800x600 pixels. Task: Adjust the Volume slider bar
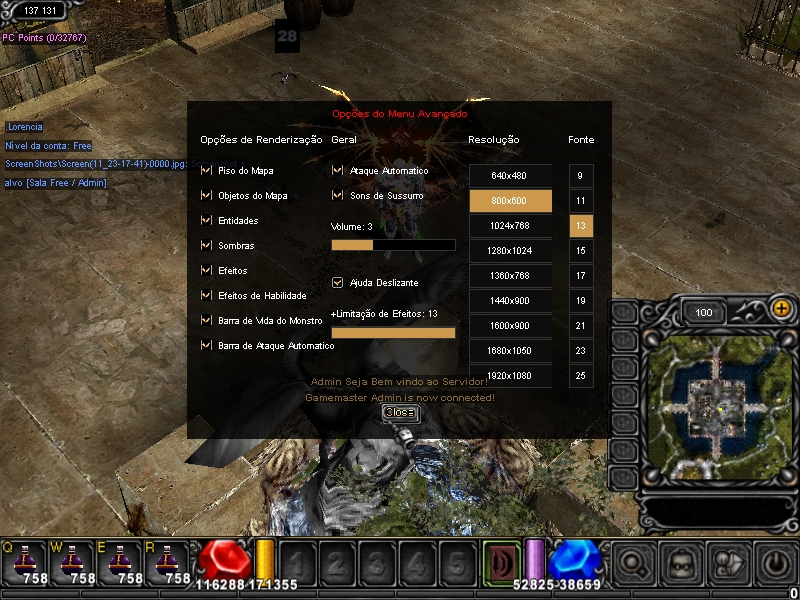[392, 245]
